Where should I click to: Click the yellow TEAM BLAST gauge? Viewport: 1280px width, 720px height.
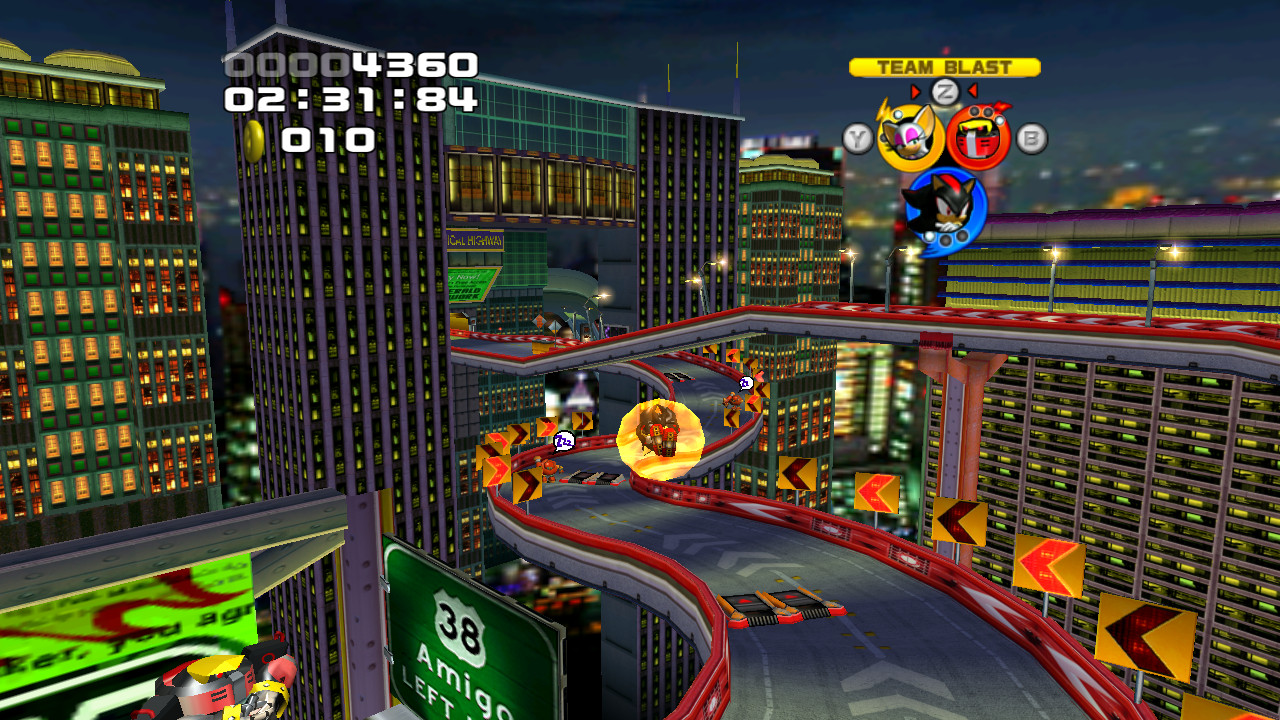pyautogui.click(x=943, y=64)
